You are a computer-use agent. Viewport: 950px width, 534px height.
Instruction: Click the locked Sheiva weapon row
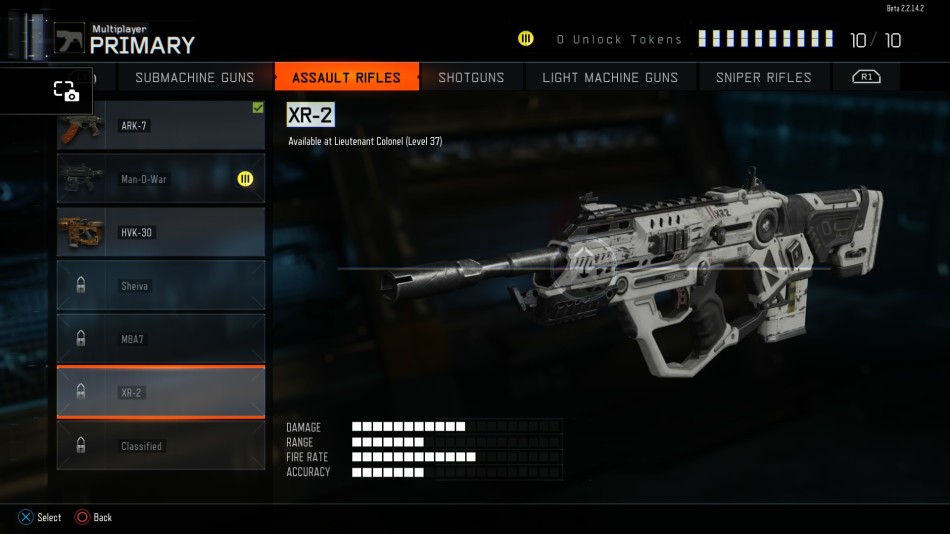[x=161, y=286]
